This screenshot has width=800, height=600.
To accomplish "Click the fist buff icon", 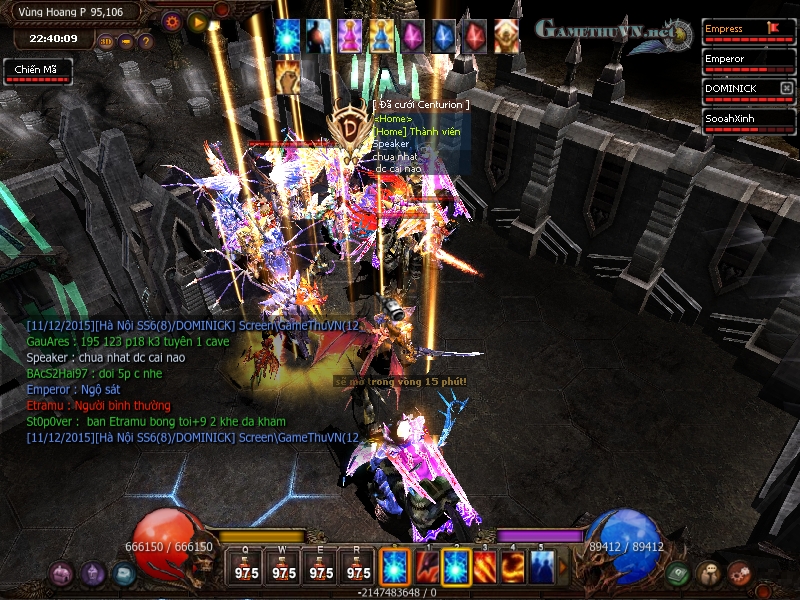I will tap(287, 73).
